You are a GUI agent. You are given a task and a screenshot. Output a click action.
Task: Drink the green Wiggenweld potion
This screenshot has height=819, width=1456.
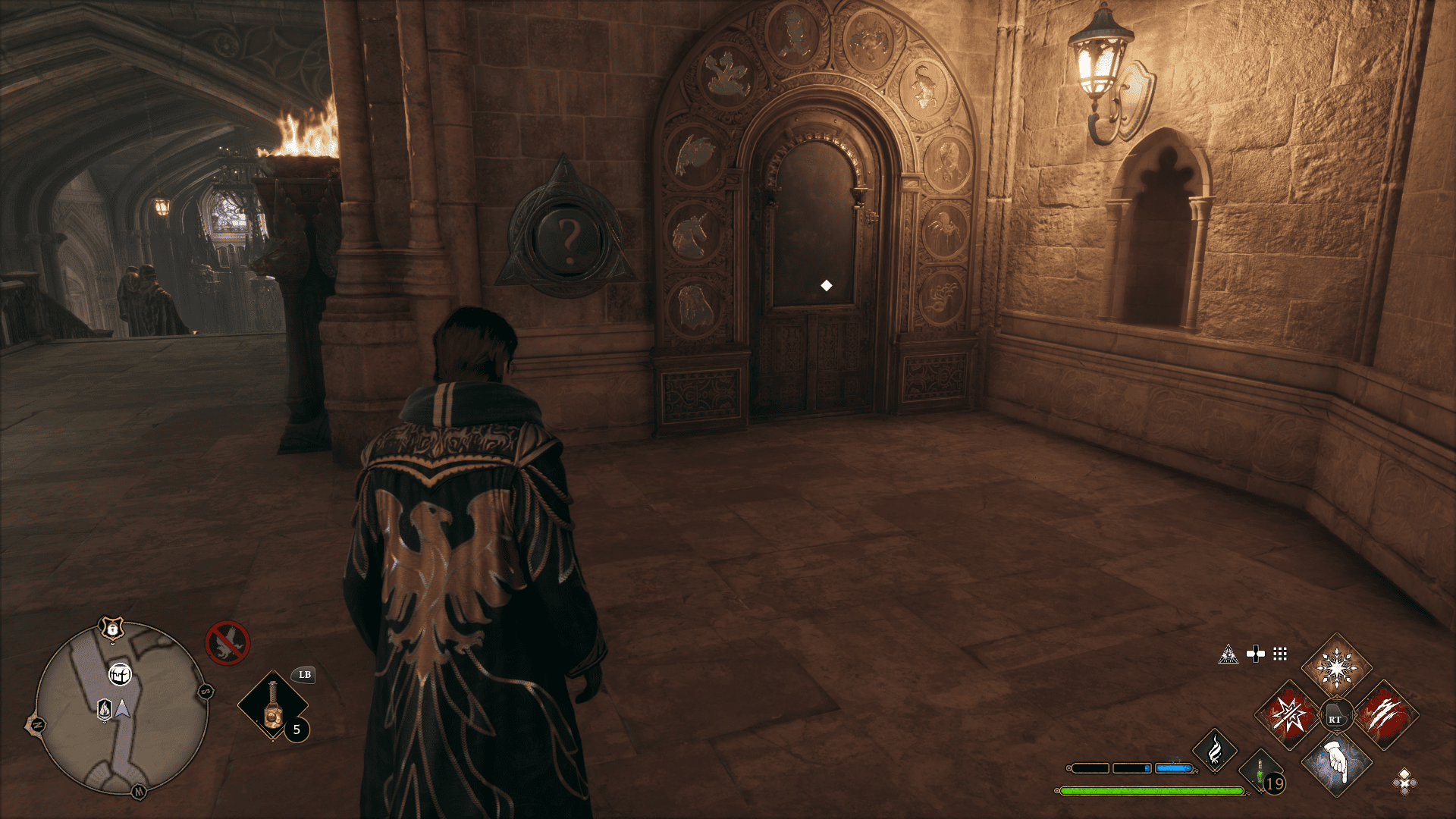coord(1260,772)
